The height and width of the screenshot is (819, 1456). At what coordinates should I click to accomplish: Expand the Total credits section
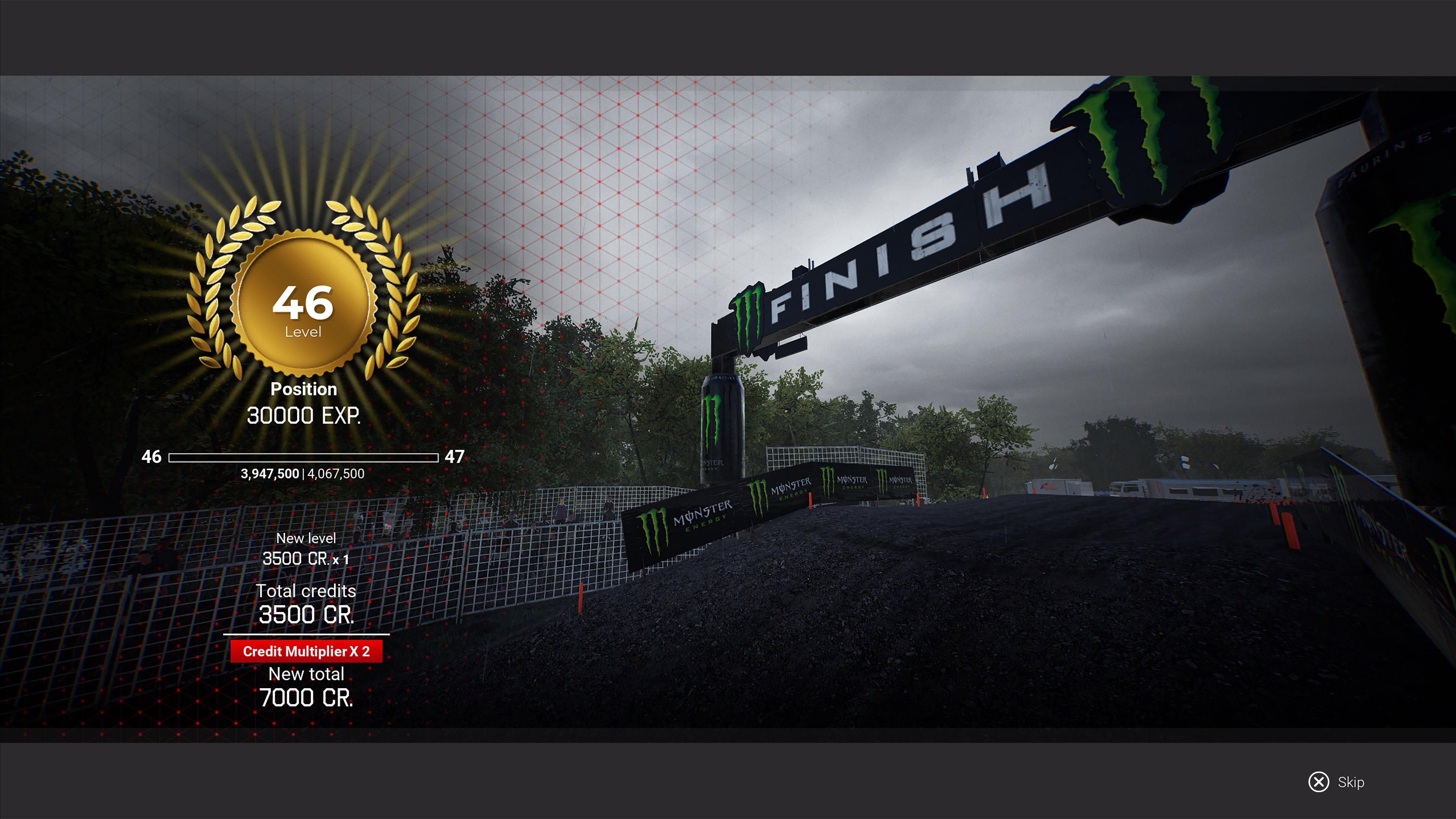point(307,591)
